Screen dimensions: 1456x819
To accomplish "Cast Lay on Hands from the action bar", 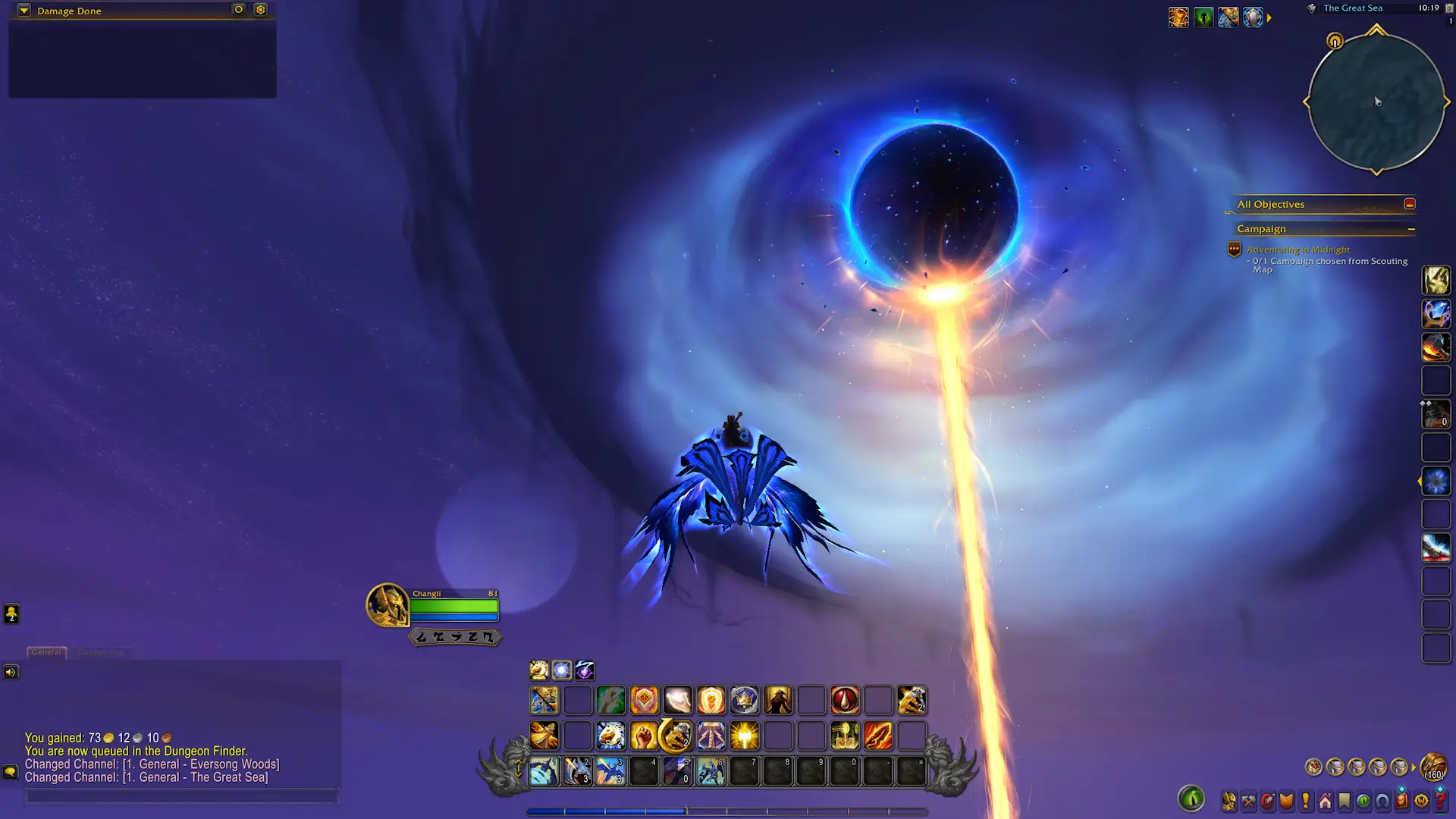I will (x=677, y=699).
